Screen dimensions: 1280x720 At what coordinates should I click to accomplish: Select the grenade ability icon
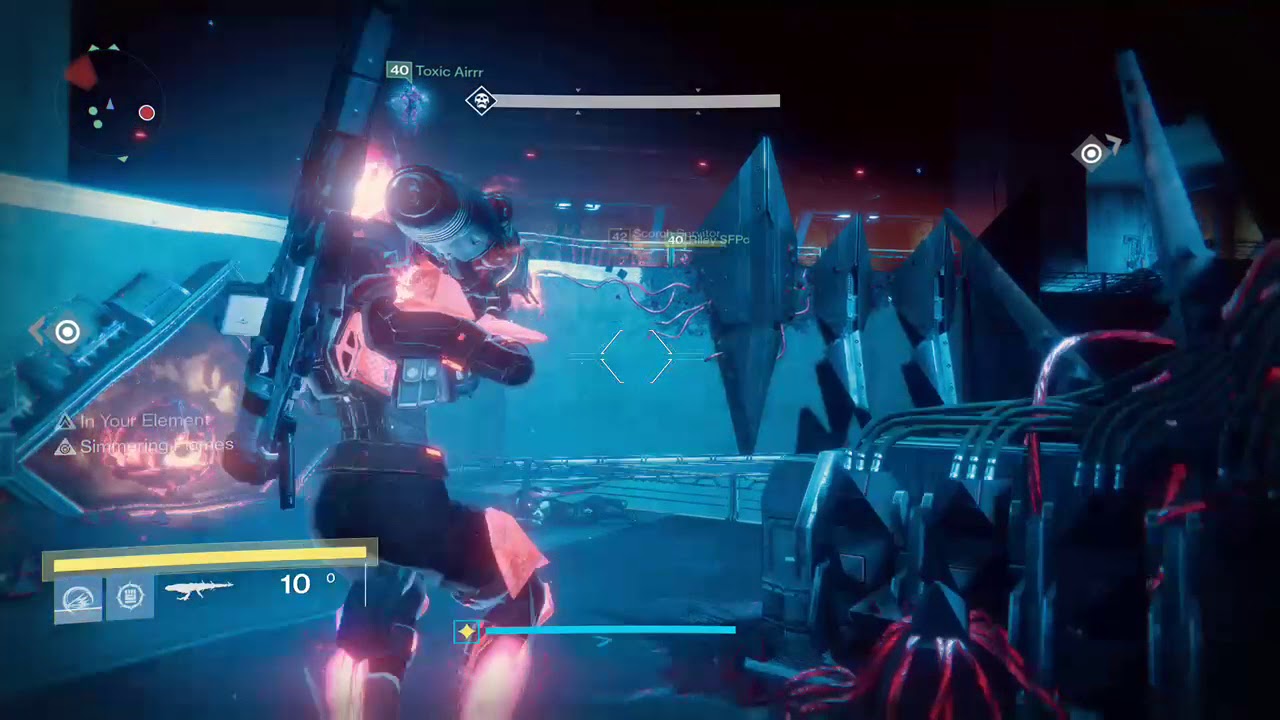pyautogui.click(x=79, y=598)
